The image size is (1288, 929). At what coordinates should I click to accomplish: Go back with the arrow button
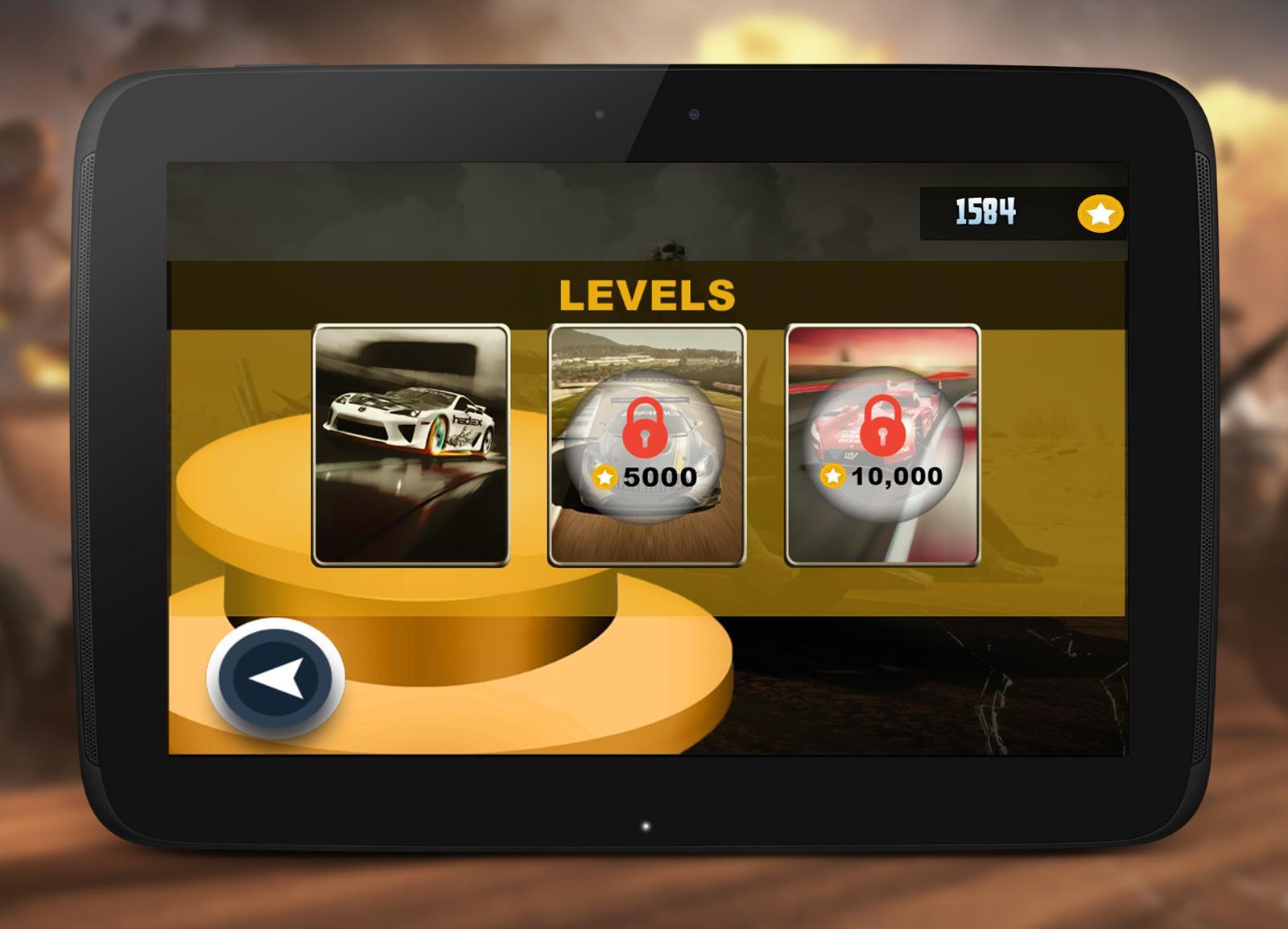276,678
